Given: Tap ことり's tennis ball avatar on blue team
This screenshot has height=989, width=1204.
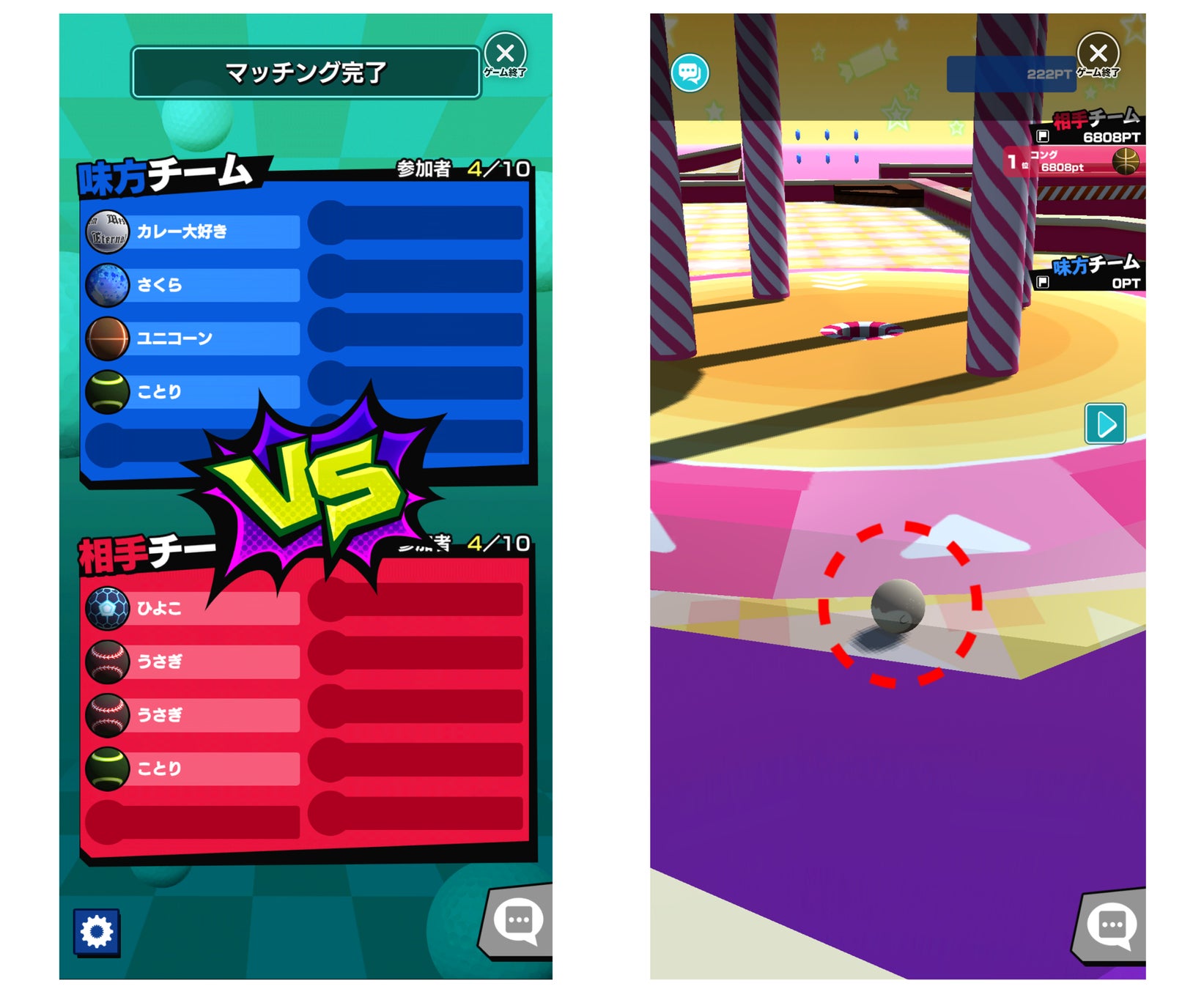Looking at the screenshot, I should (x=108, y=391).
